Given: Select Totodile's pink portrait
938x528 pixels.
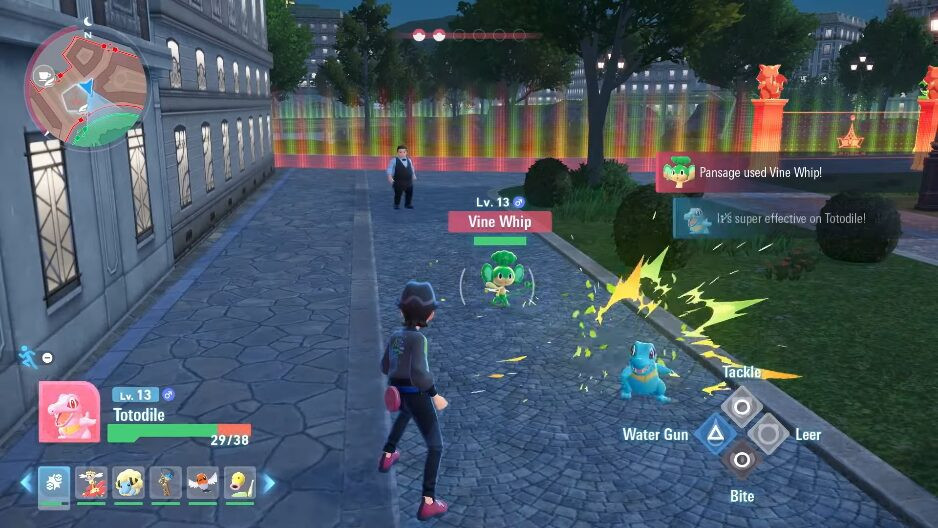Looking at the screenshot, I should 69,412.
